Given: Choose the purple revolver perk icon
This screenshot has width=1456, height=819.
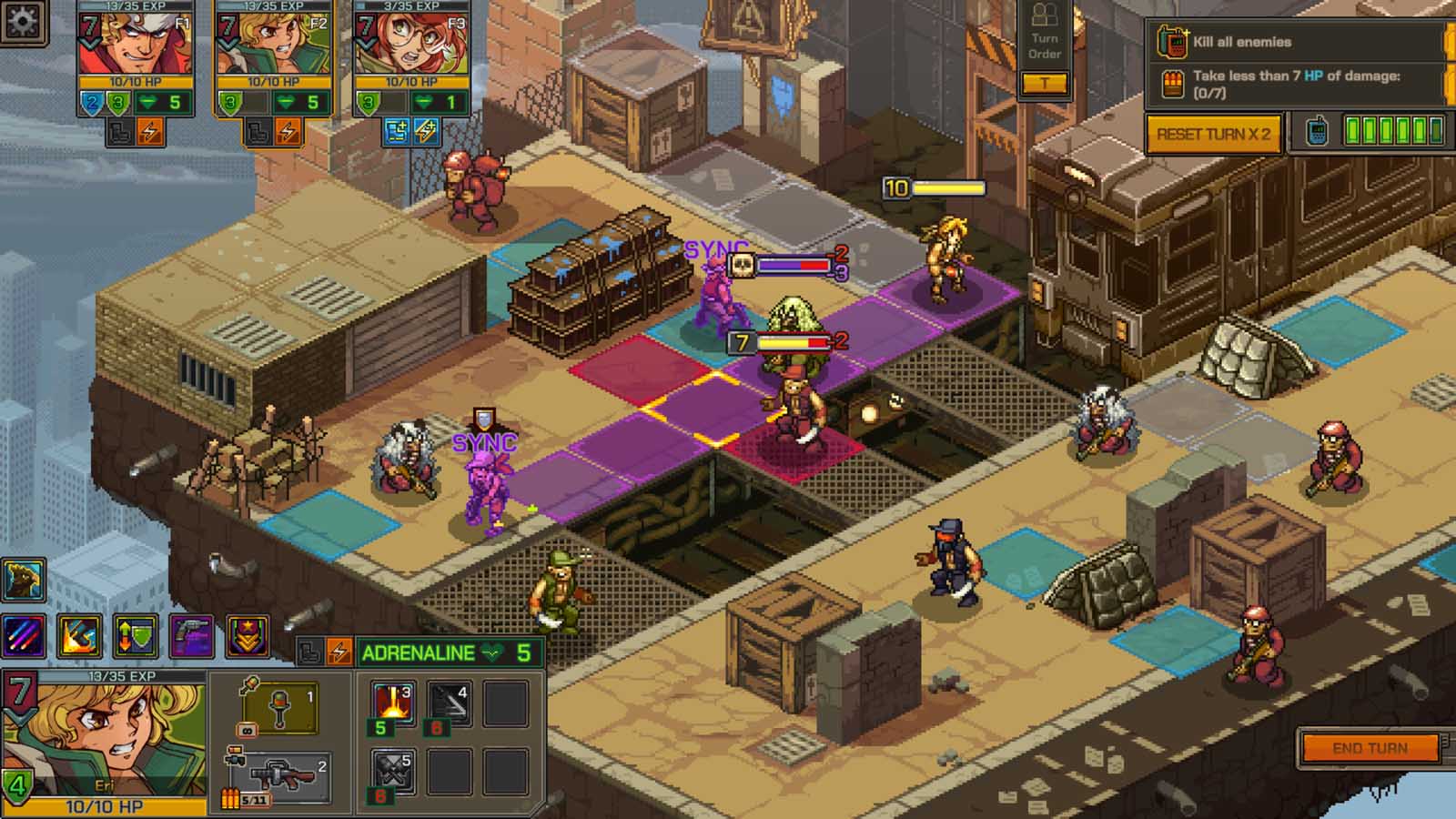Looking at the screenshot, I should [191, 636].
